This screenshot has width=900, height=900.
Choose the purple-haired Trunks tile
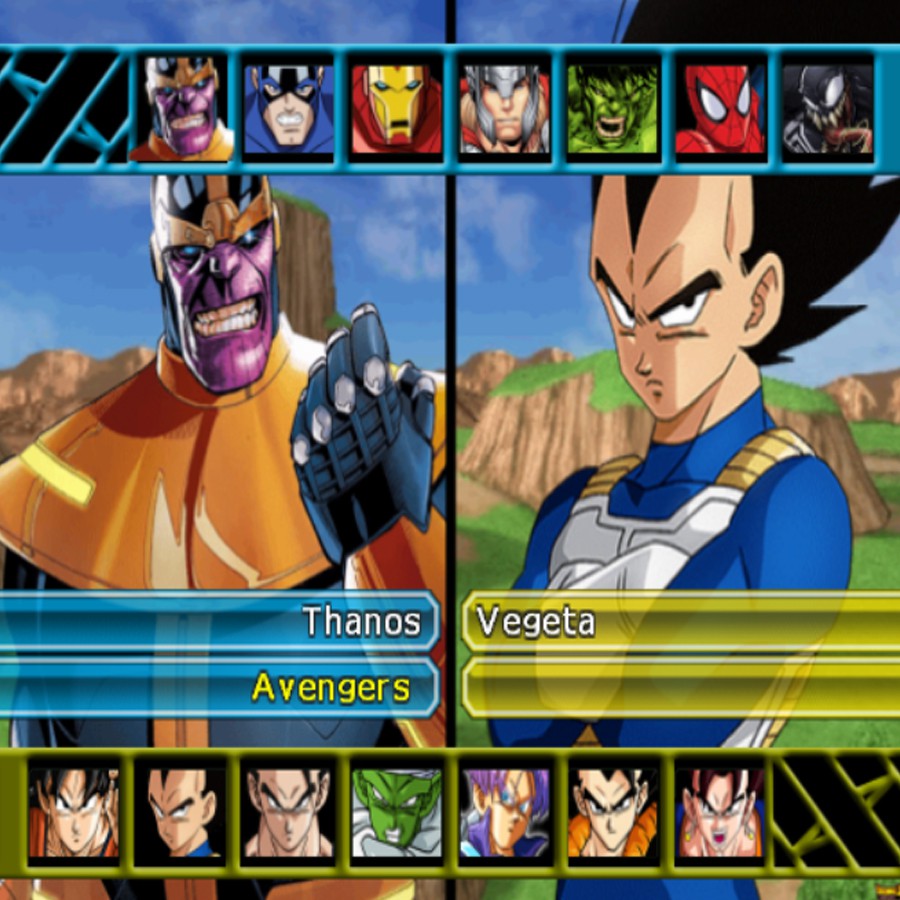point(504,812)
